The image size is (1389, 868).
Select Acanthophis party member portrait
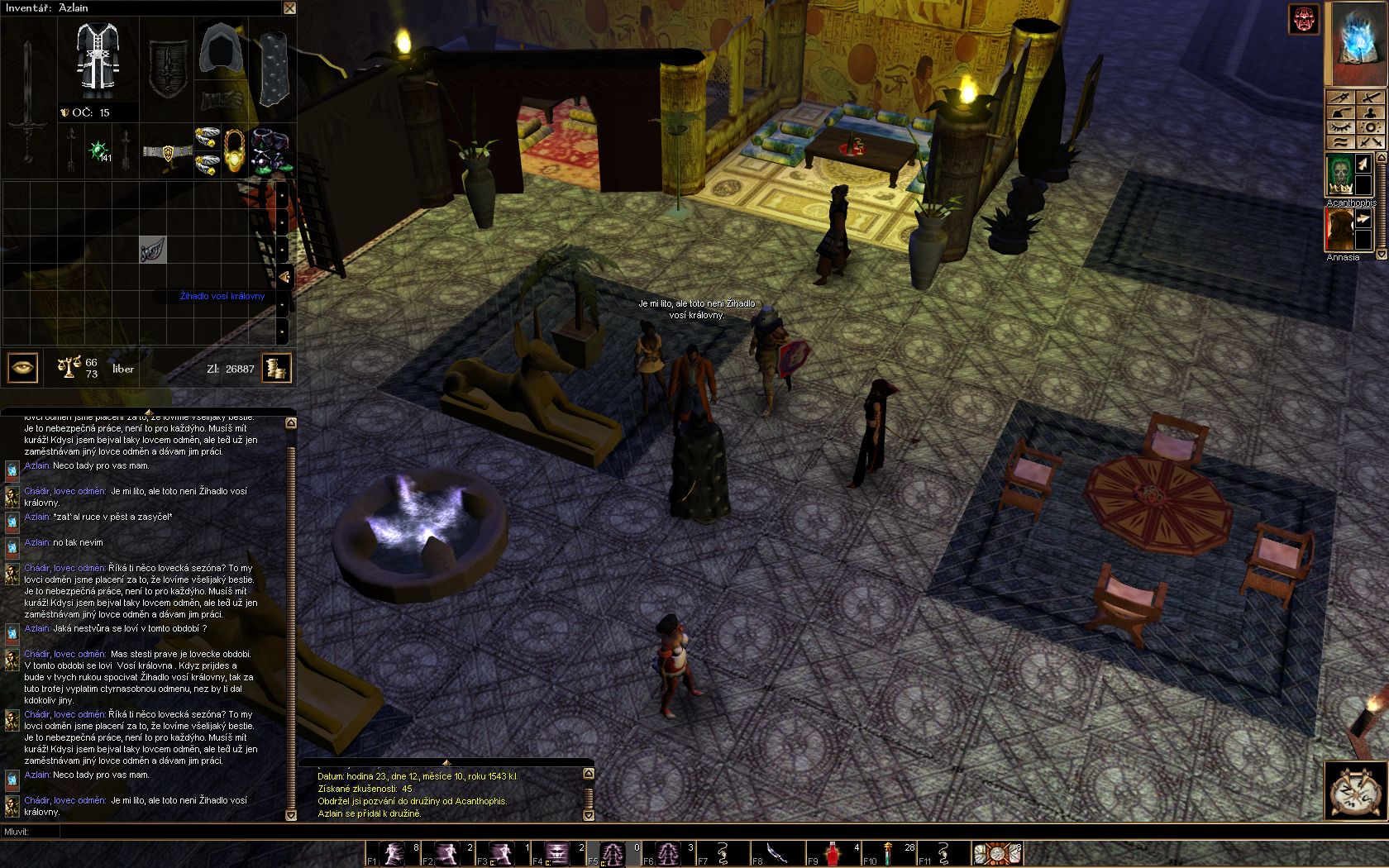[1339, 175]
